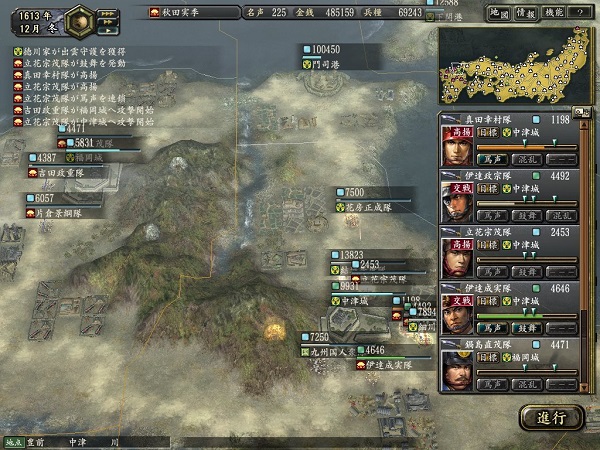This screenshot has height=450, width=600.
Task: Open the 地図 map menu
Action: (x=496, y=12)
